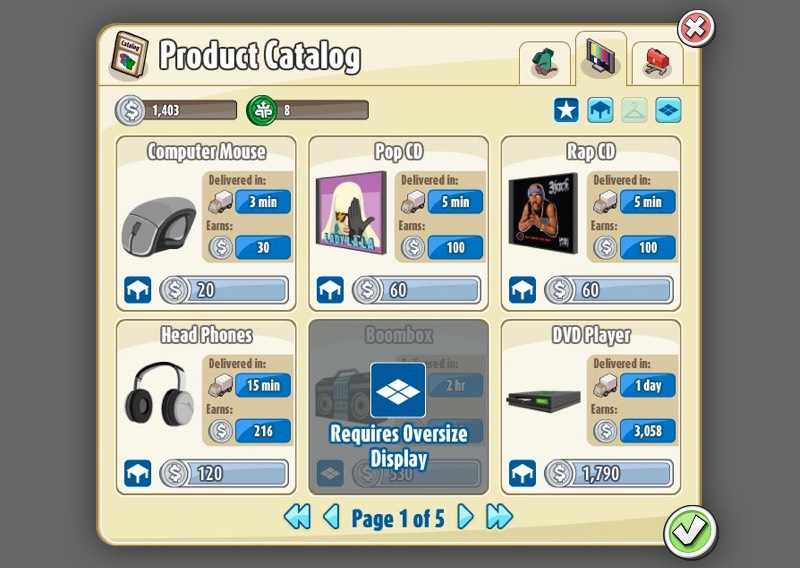Toggle the table display filter
Viewport: 800px width, 568px height.
pos(600,110)
